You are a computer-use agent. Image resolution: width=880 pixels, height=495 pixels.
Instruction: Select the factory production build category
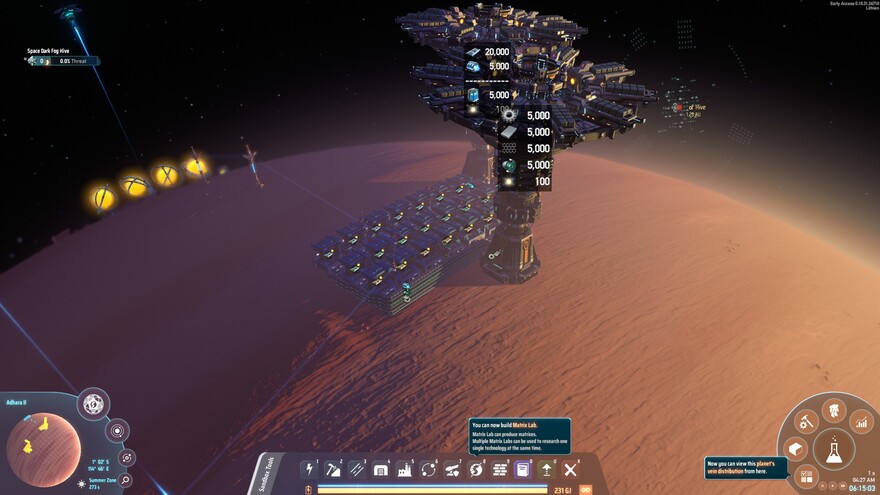click(x=405, y=469)
